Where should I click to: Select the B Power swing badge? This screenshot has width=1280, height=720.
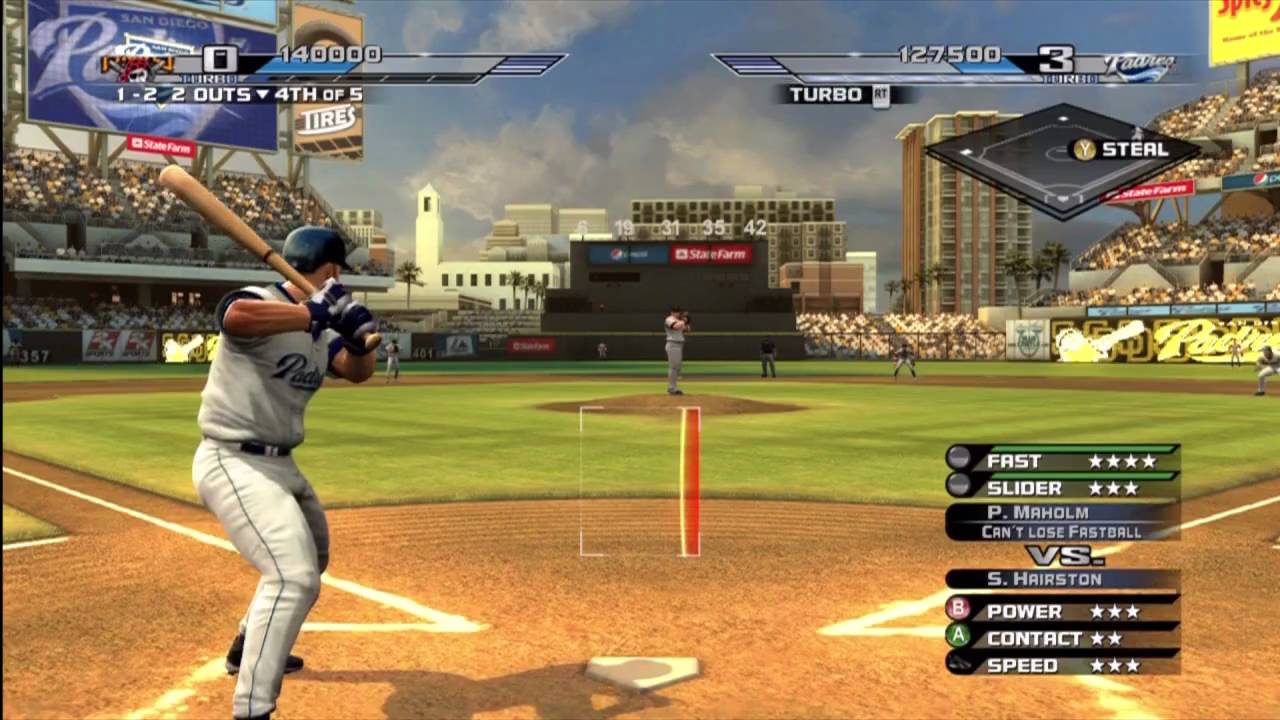[x=959, y=609]
